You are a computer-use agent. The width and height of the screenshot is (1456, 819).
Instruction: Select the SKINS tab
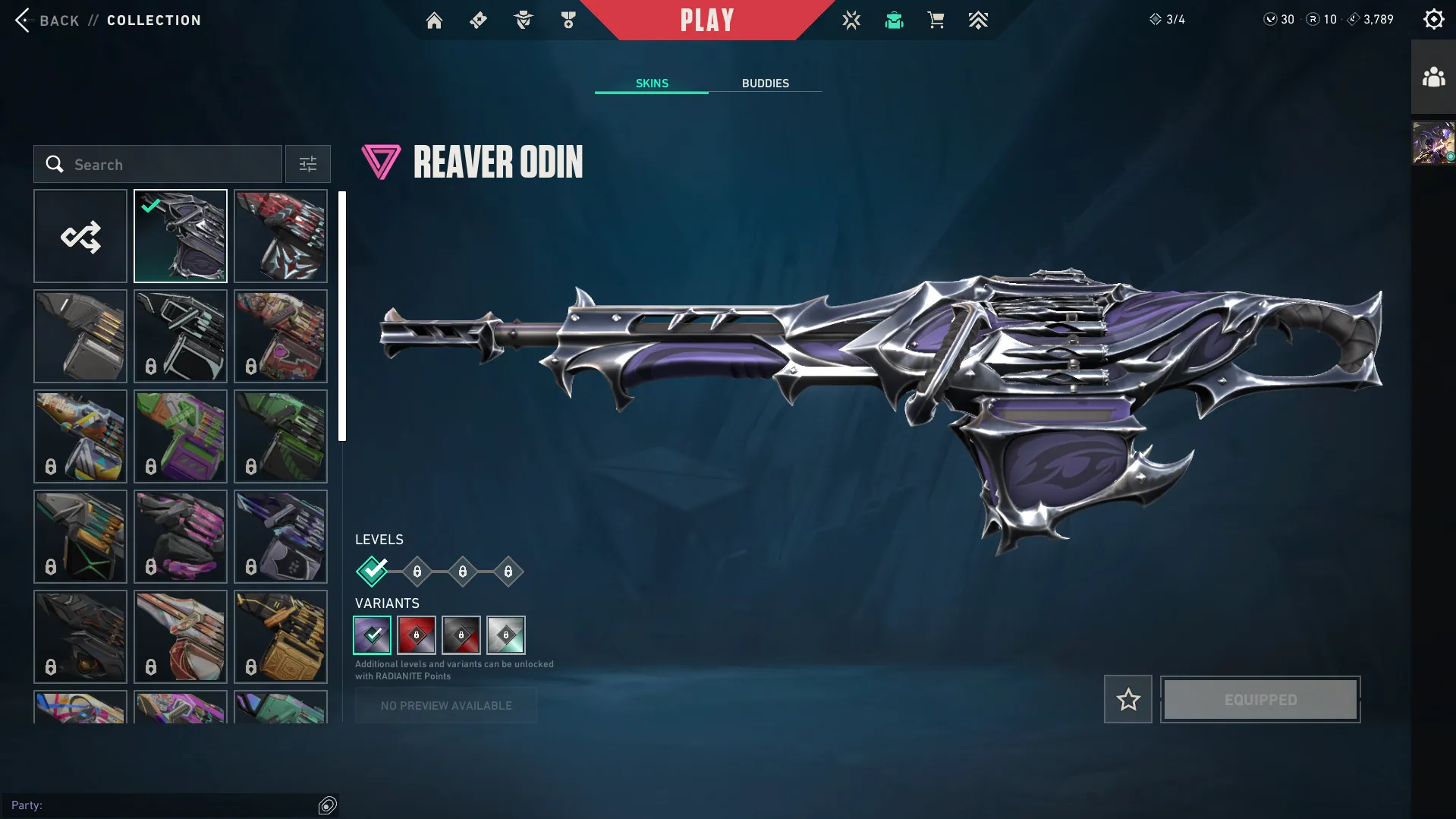(651, 83)
